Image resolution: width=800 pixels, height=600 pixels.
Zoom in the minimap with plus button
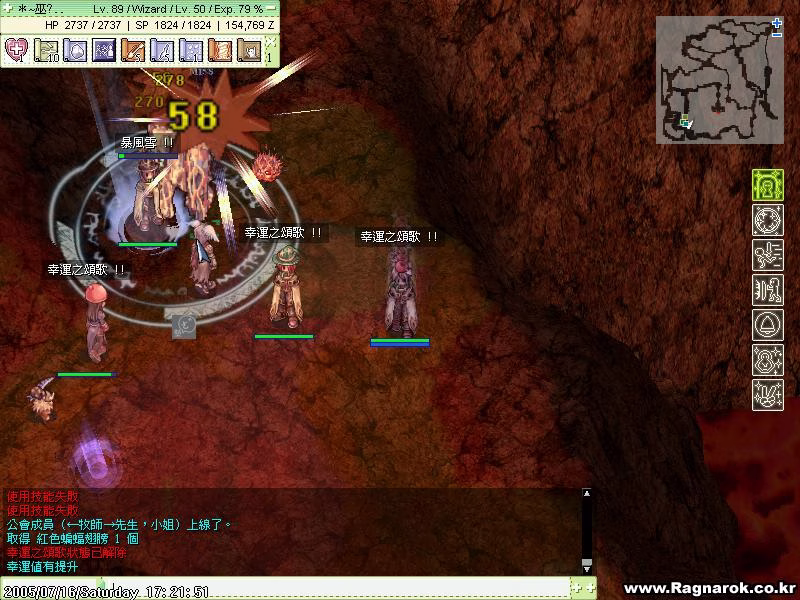pos(777,23)
